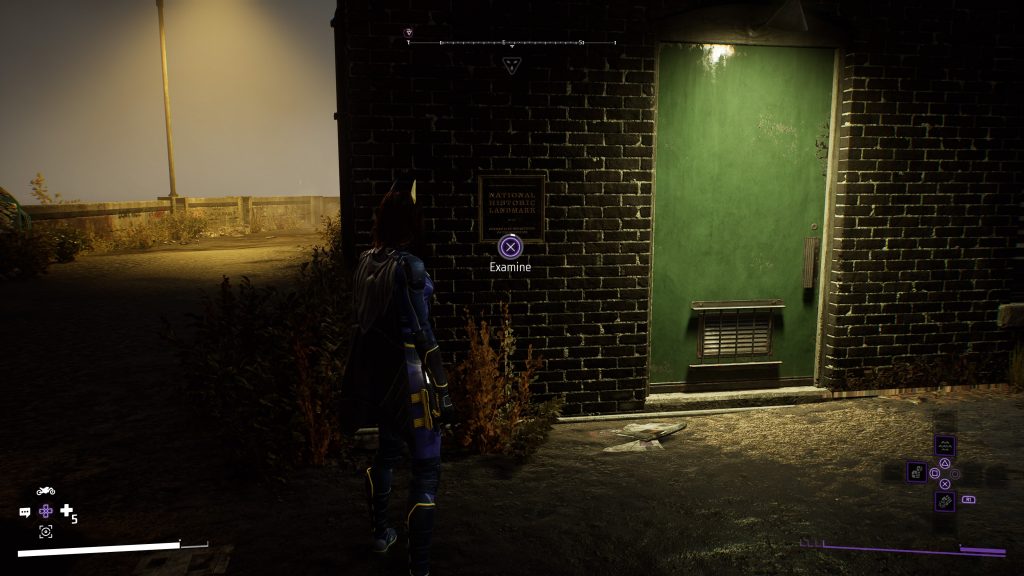Activate the bottom ability slot icon
The width and height of the screenshot is (1024, 576).
click(944, 499)
